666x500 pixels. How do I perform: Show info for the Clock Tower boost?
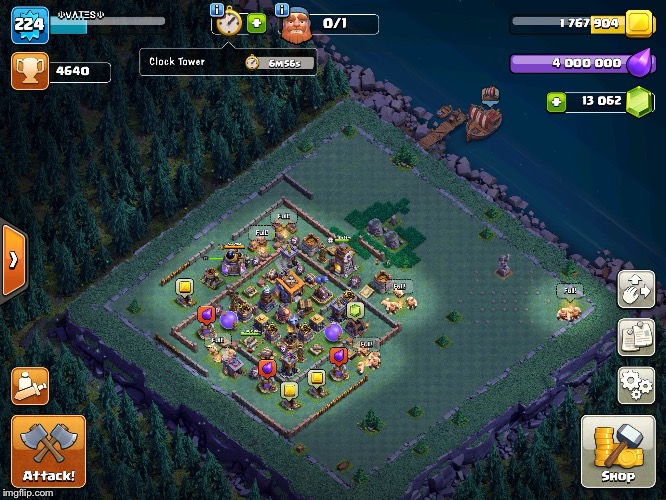(217, 10)
